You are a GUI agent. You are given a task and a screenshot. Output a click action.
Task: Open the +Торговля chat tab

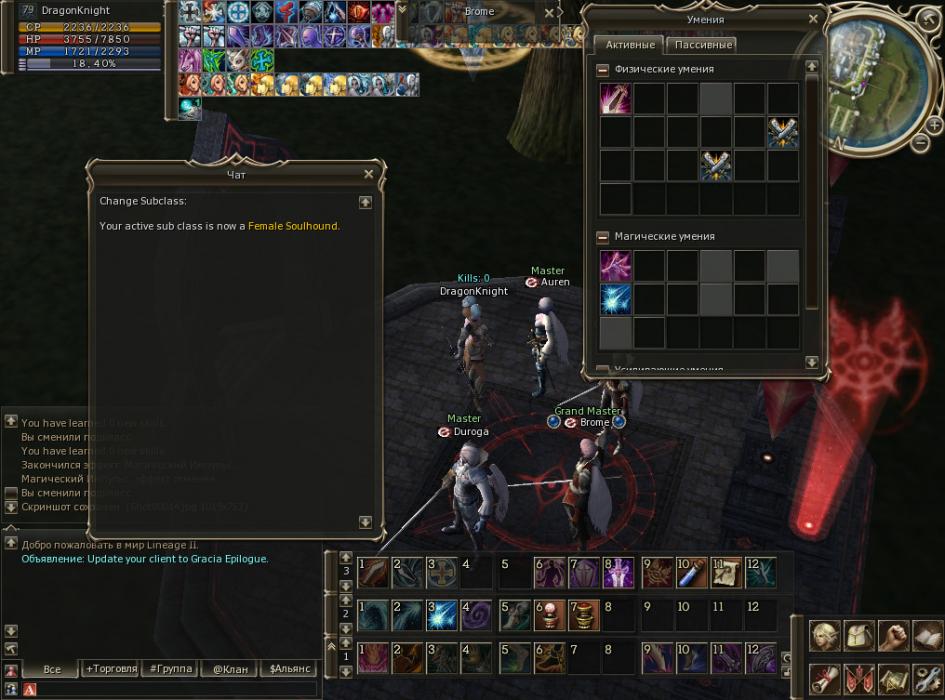112,668
